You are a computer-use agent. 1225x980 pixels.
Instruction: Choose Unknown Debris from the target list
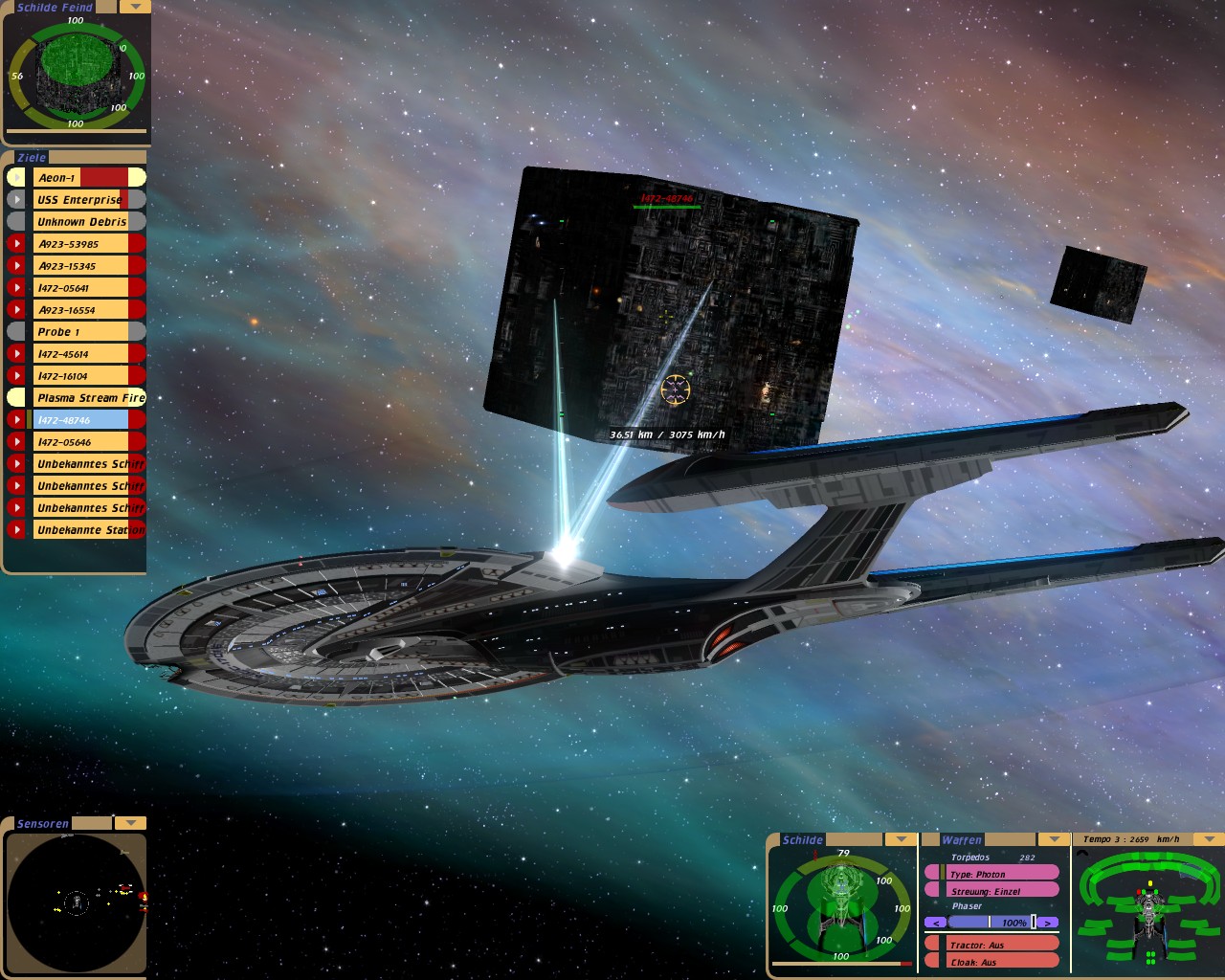(x=81, y=222)
